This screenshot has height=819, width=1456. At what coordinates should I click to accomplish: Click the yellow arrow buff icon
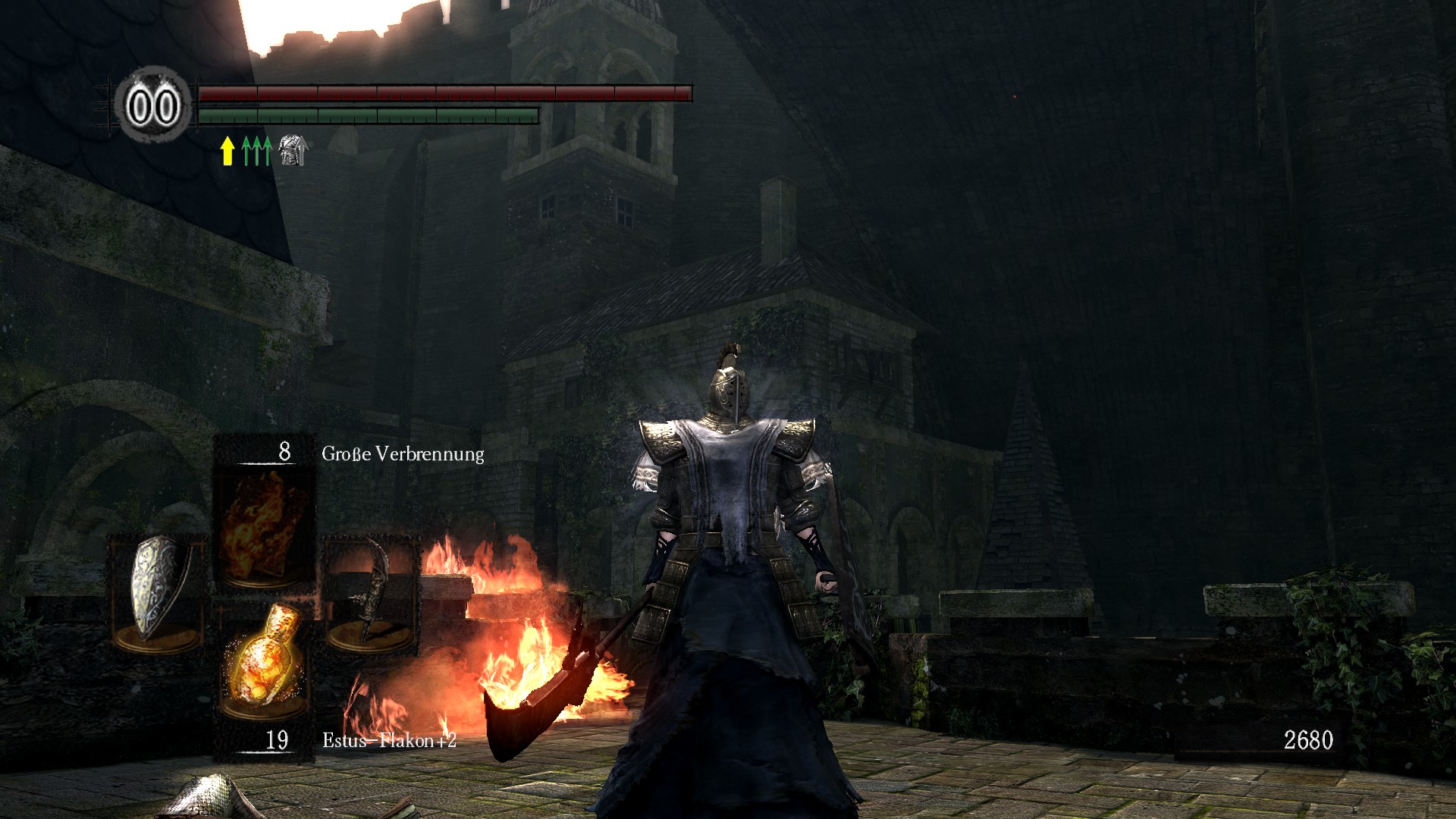click(227, 150)
